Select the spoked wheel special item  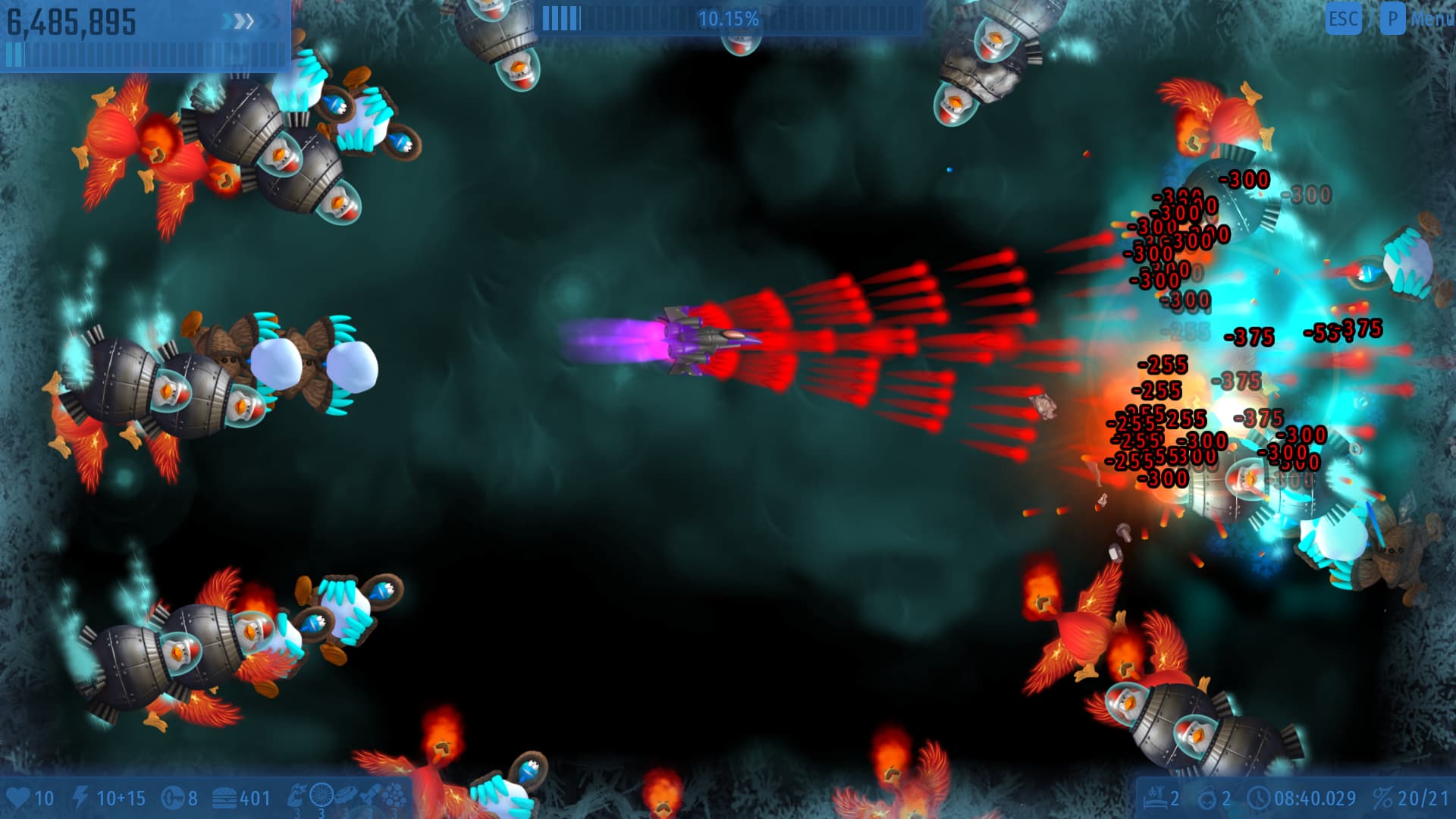(322, 795)
